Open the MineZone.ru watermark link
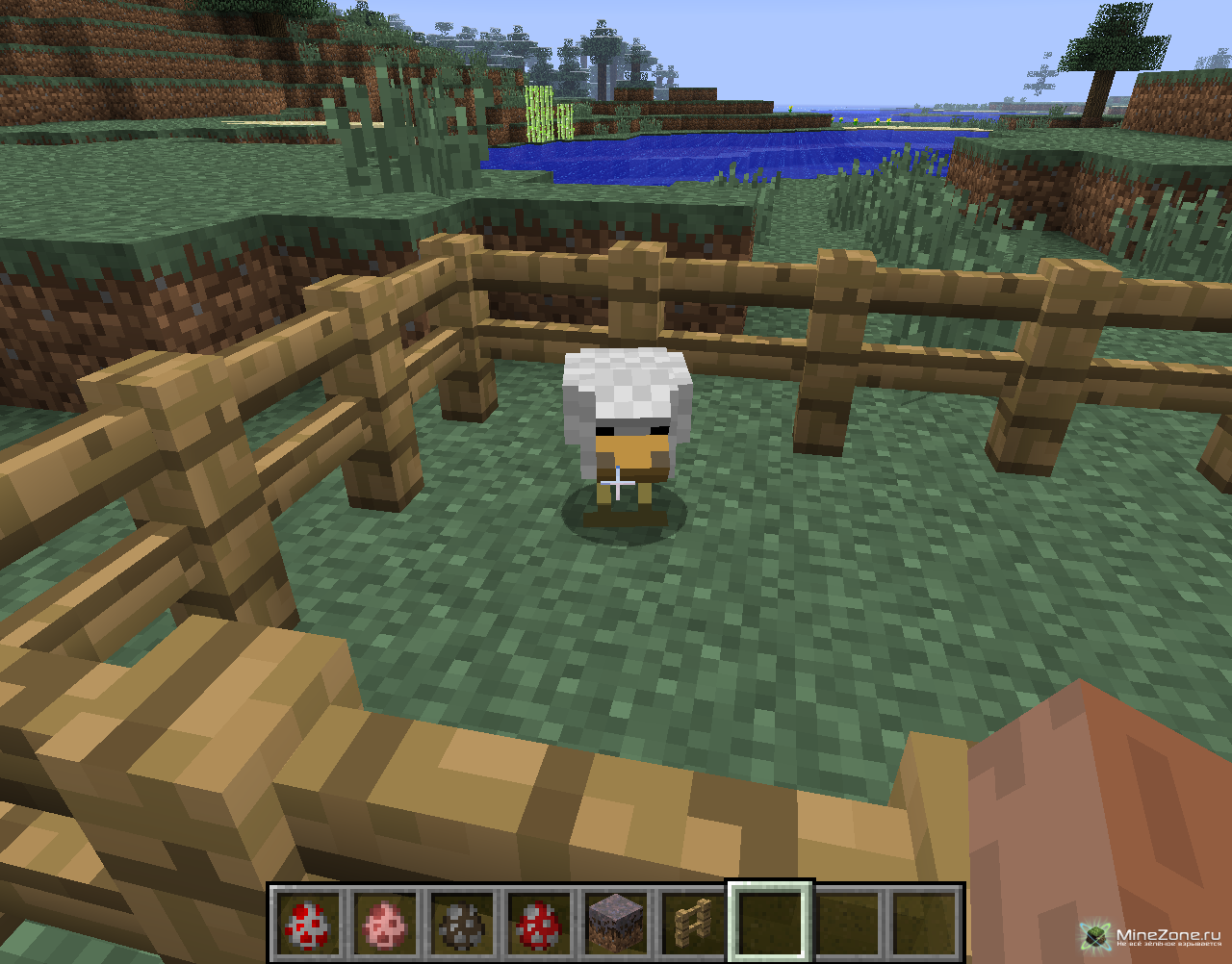This screenshot has height=964, width=1232. coord(1155,936)
